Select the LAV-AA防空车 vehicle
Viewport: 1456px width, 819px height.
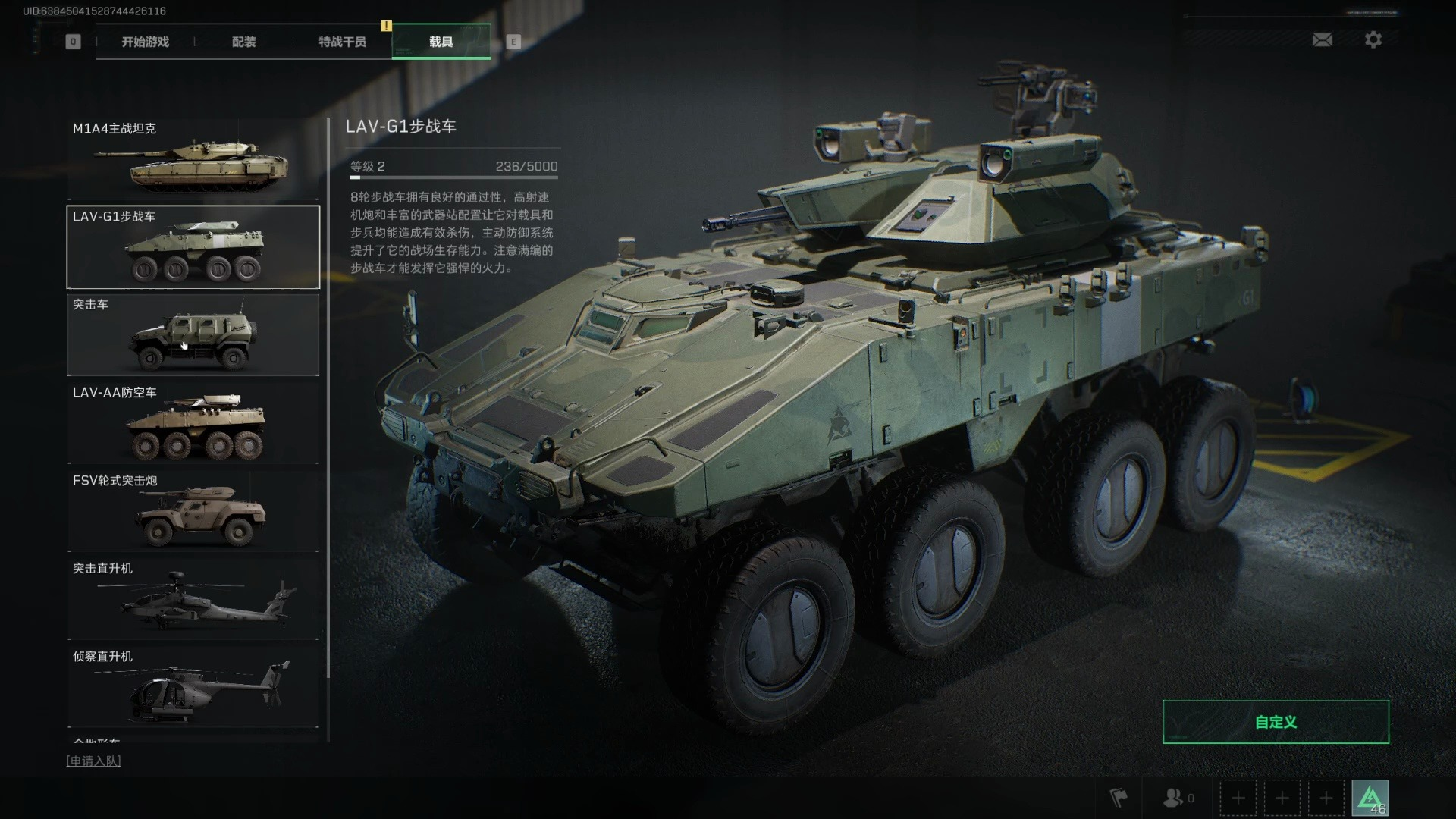(x=193, y=422)
